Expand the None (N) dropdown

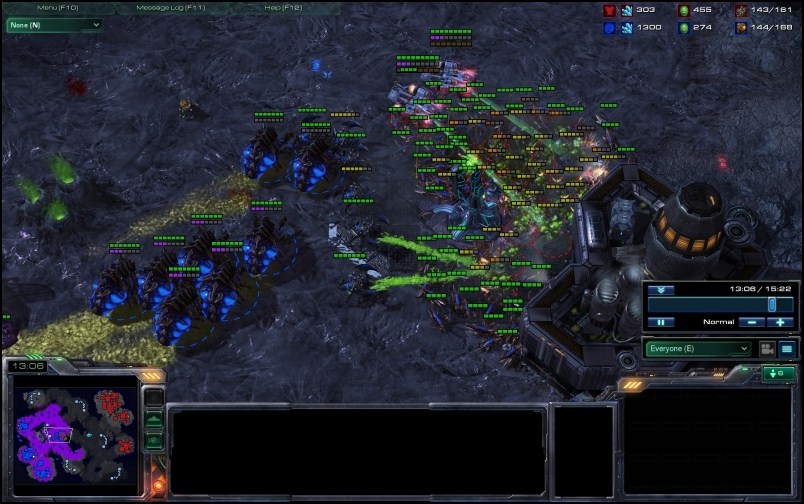(55, 24)
